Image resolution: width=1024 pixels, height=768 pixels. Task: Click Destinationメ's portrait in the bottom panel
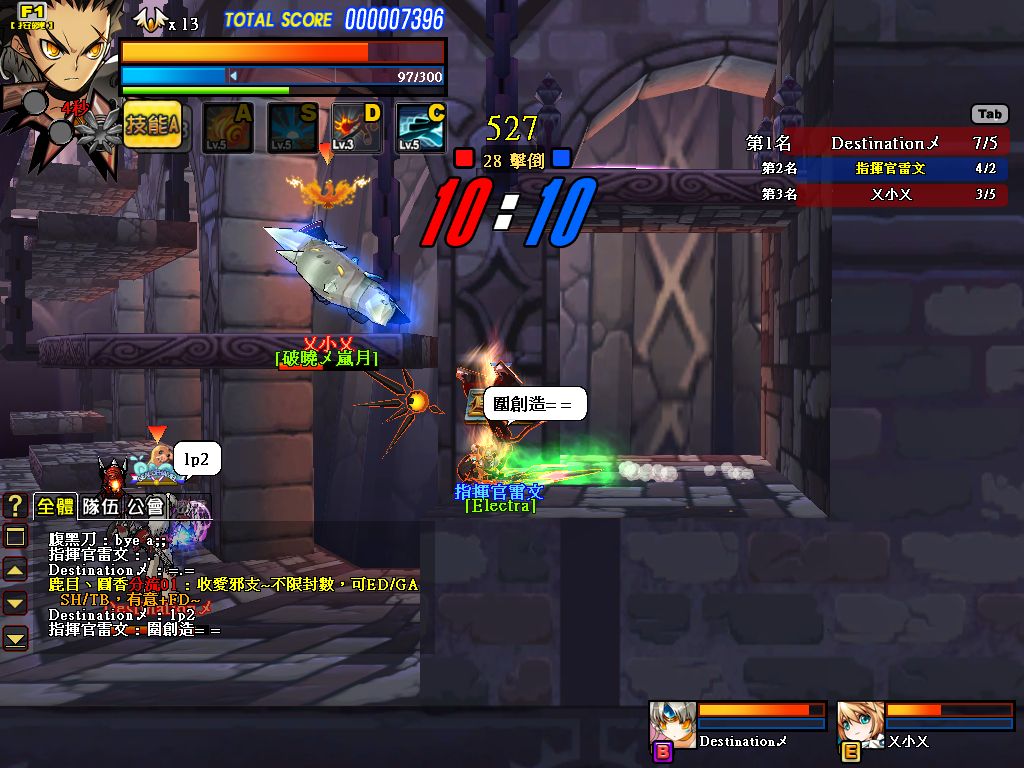pyautogui.click(x=672, y=724)
